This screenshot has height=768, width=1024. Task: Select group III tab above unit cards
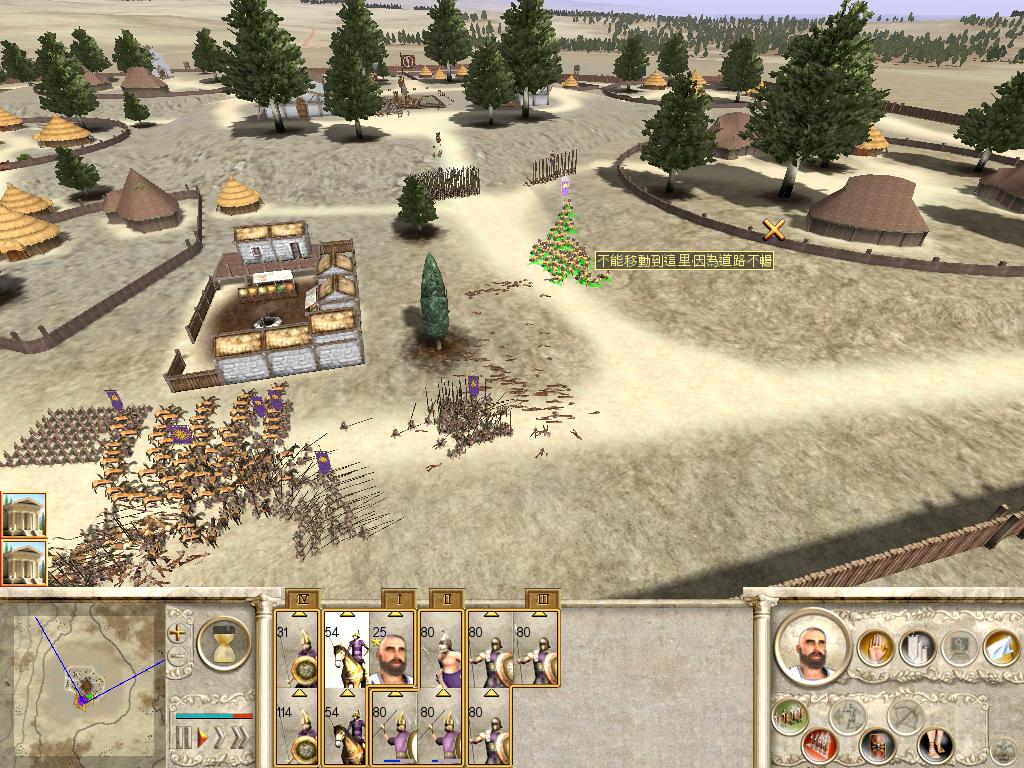(542, 599)
